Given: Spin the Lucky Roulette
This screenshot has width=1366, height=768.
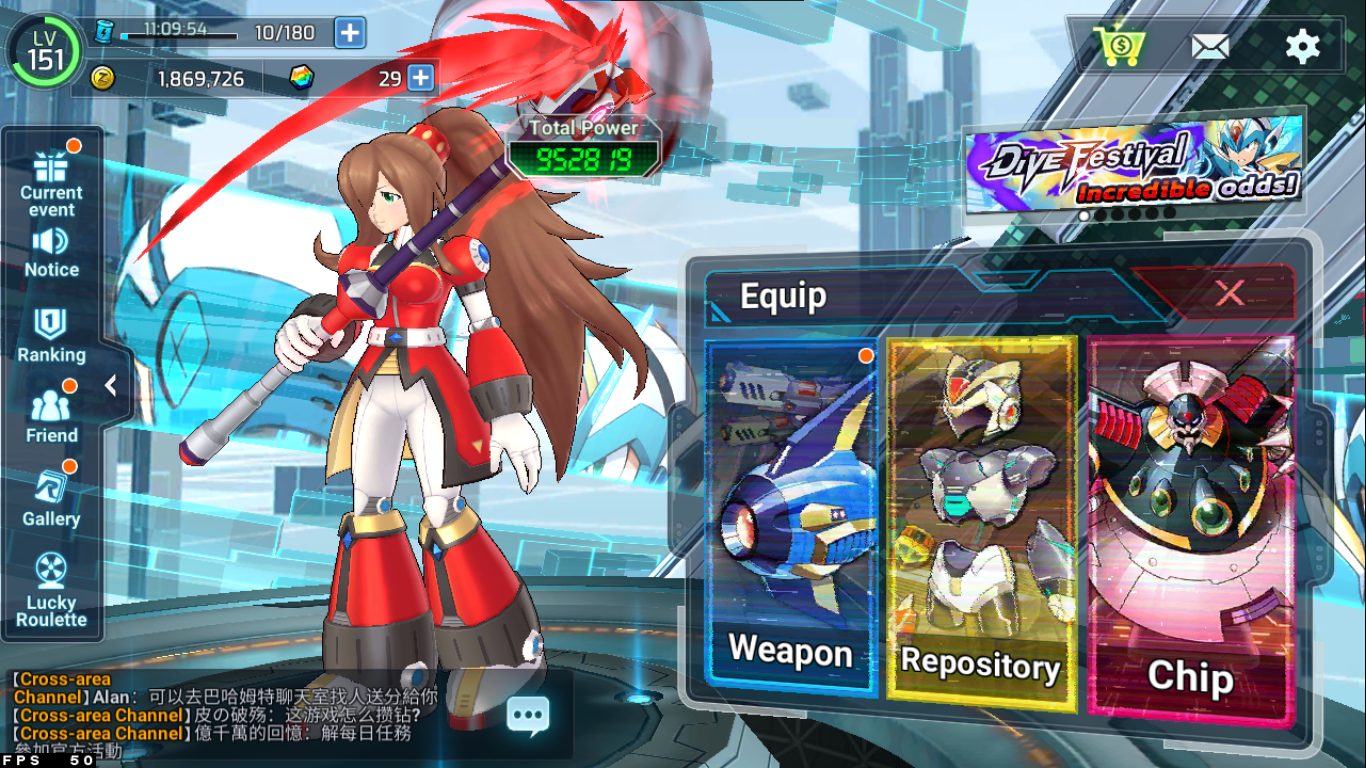Looking at the screenshot, I should coord(51,590).
